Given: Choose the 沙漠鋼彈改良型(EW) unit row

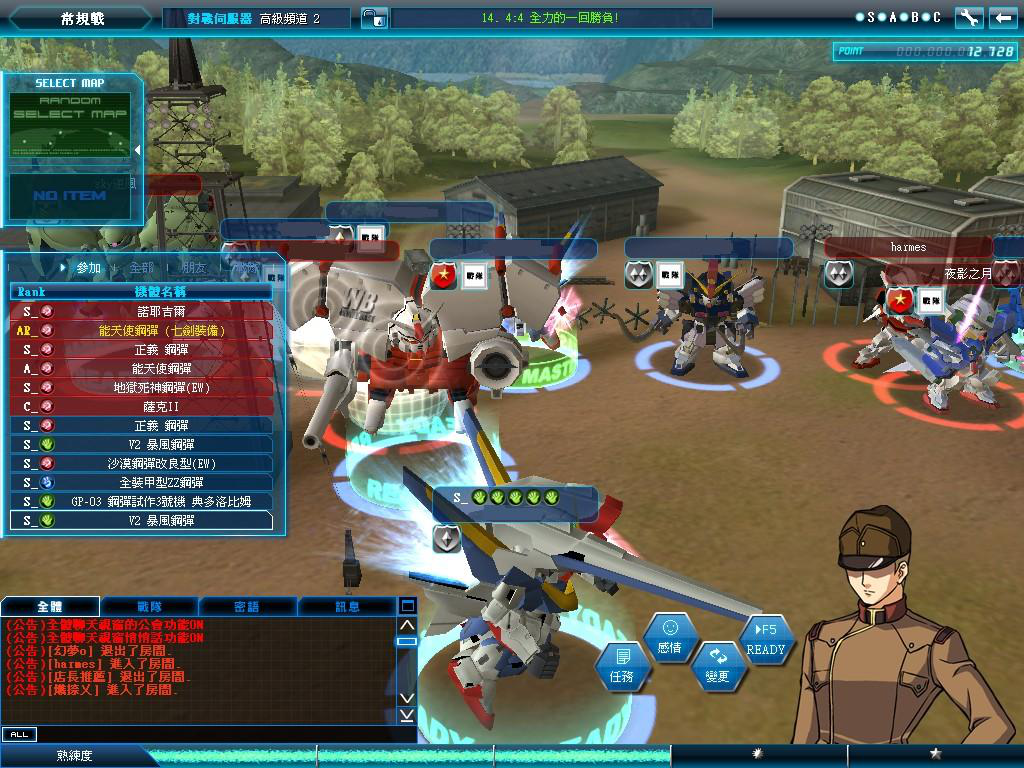Looking at the screenshot, I should 141,463.
